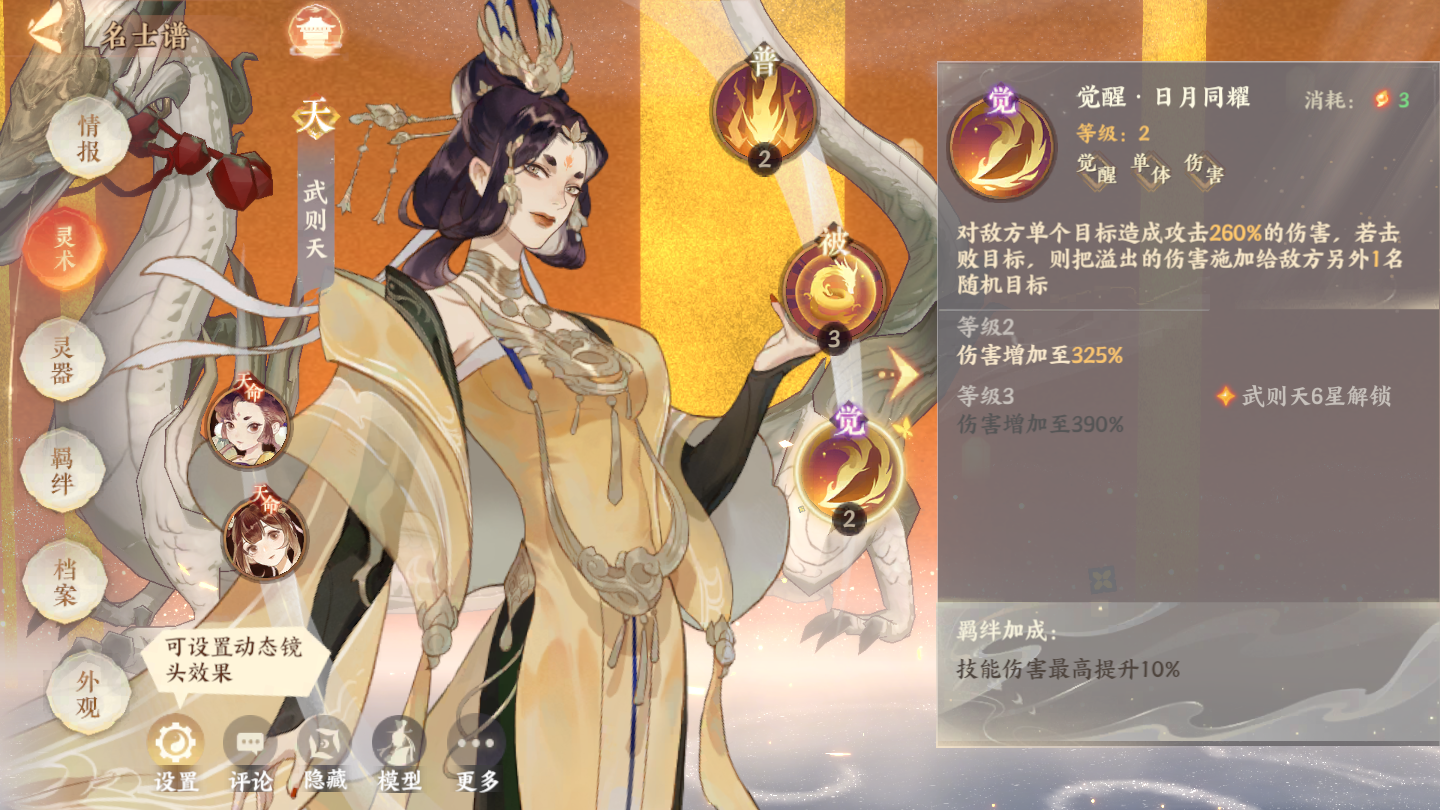Select the 被 passive skill icon
Image resolution: width=1440 pixels, height=810 pixels.
832,290
